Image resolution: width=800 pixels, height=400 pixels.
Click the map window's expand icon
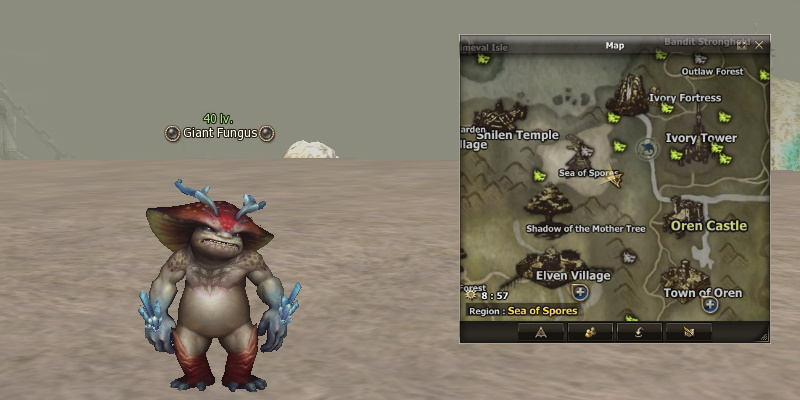click(742, 45)
